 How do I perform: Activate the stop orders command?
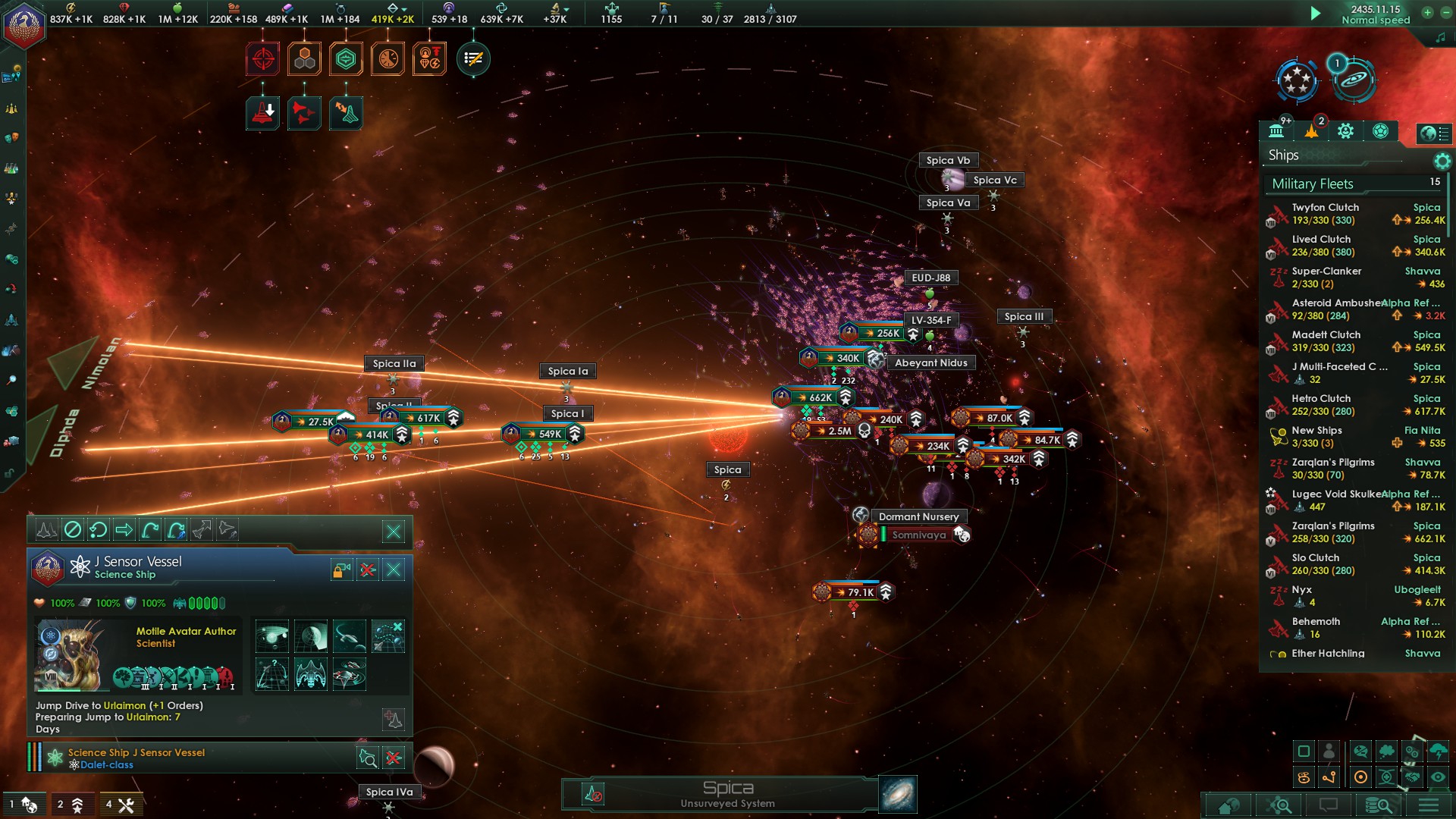[72, 530]
